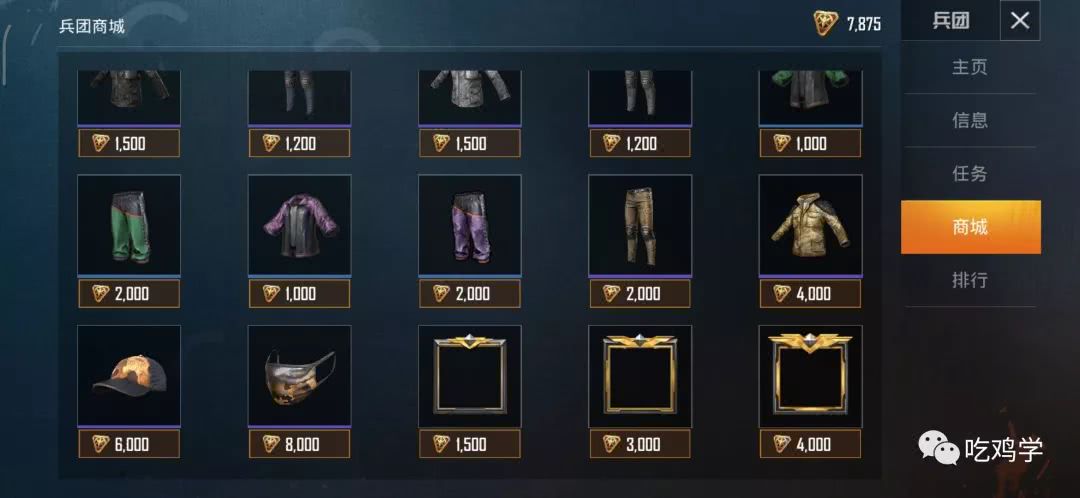Select the green pants item

tap(129, 225)
